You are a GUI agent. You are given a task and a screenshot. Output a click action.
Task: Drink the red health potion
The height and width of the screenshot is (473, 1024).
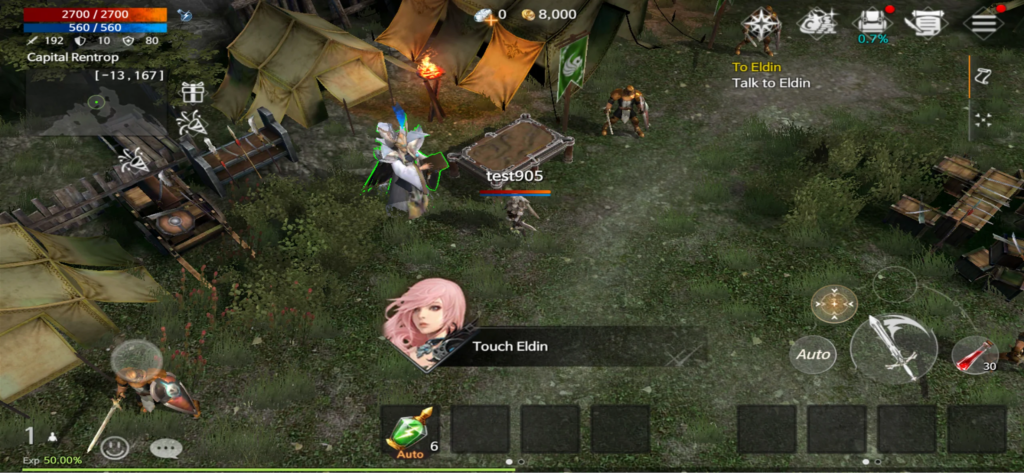974,355
